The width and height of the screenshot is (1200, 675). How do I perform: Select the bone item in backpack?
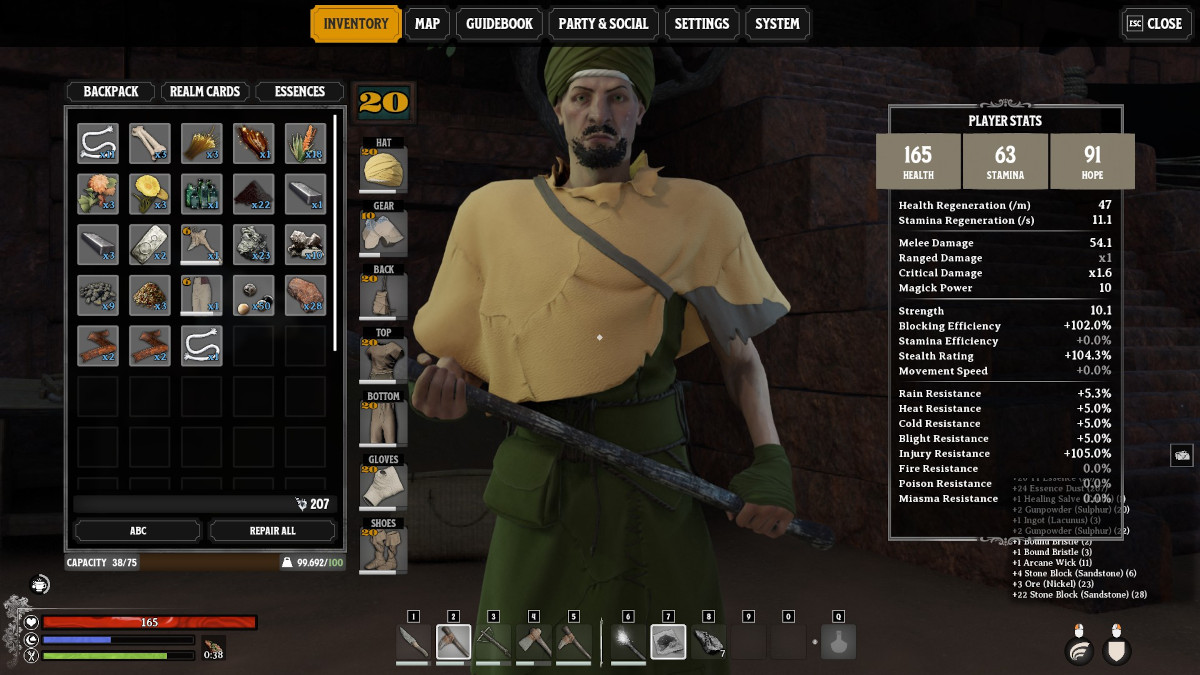pos(150,143)
